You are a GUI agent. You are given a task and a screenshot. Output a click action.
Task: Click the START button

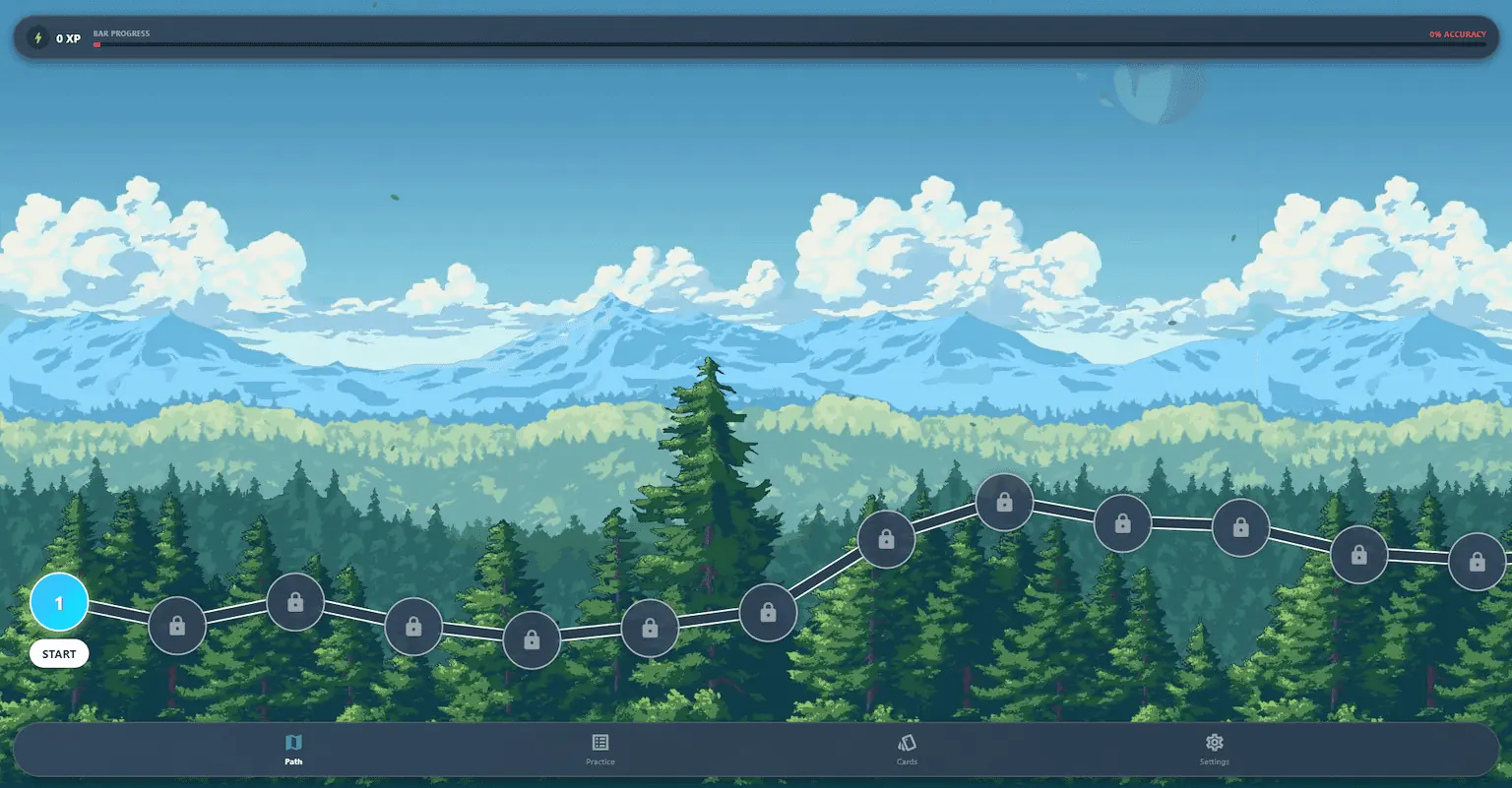tap(59, 654)
